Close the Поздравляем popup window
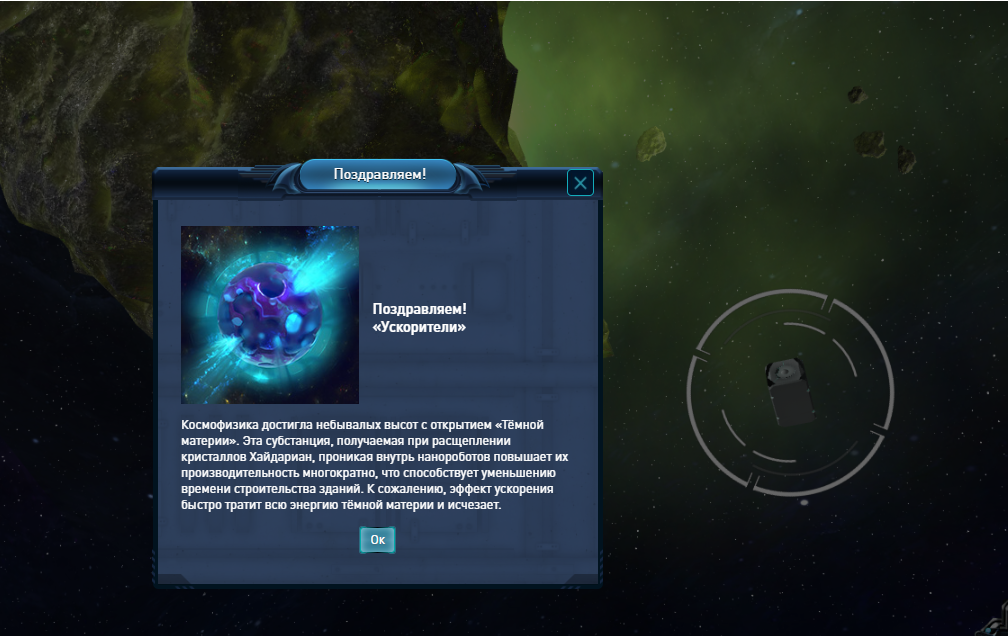Screen dimensions: 1008x636 (580, 182)
